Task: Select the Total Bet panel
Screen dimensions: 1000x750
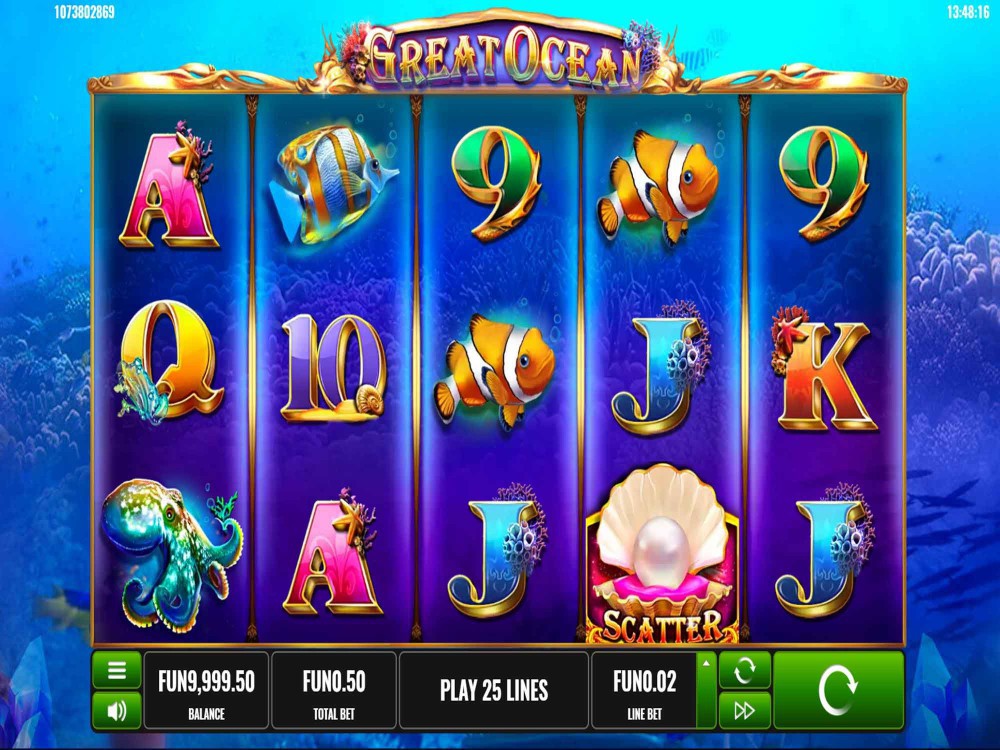Action: 334,690
